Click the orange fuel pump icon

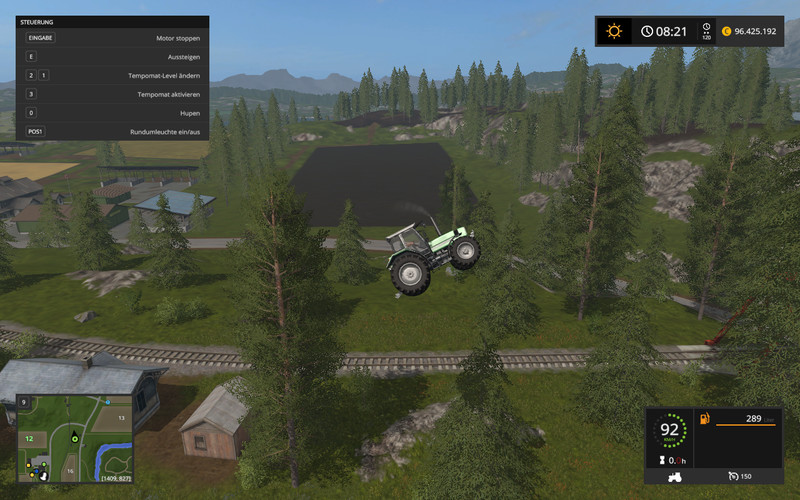[x=703, y=418]
